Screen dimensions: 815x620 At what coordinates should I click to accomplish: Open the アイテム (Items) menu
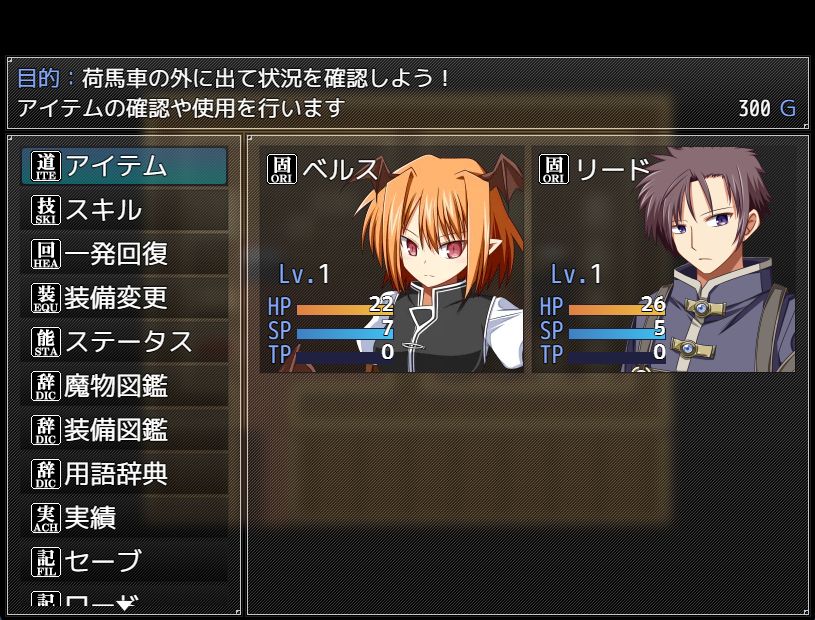pyautogui.click(x=124, y=166)
